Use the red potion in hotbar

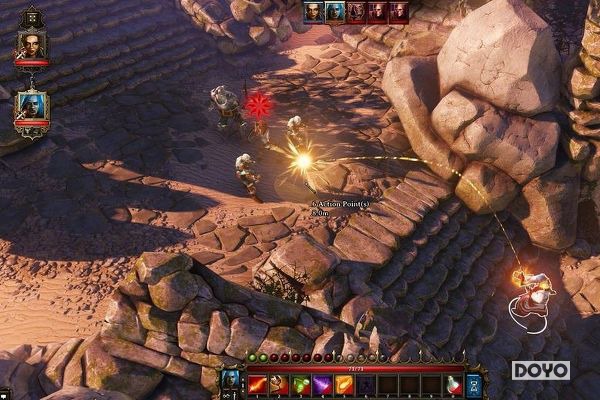(454, 383)
